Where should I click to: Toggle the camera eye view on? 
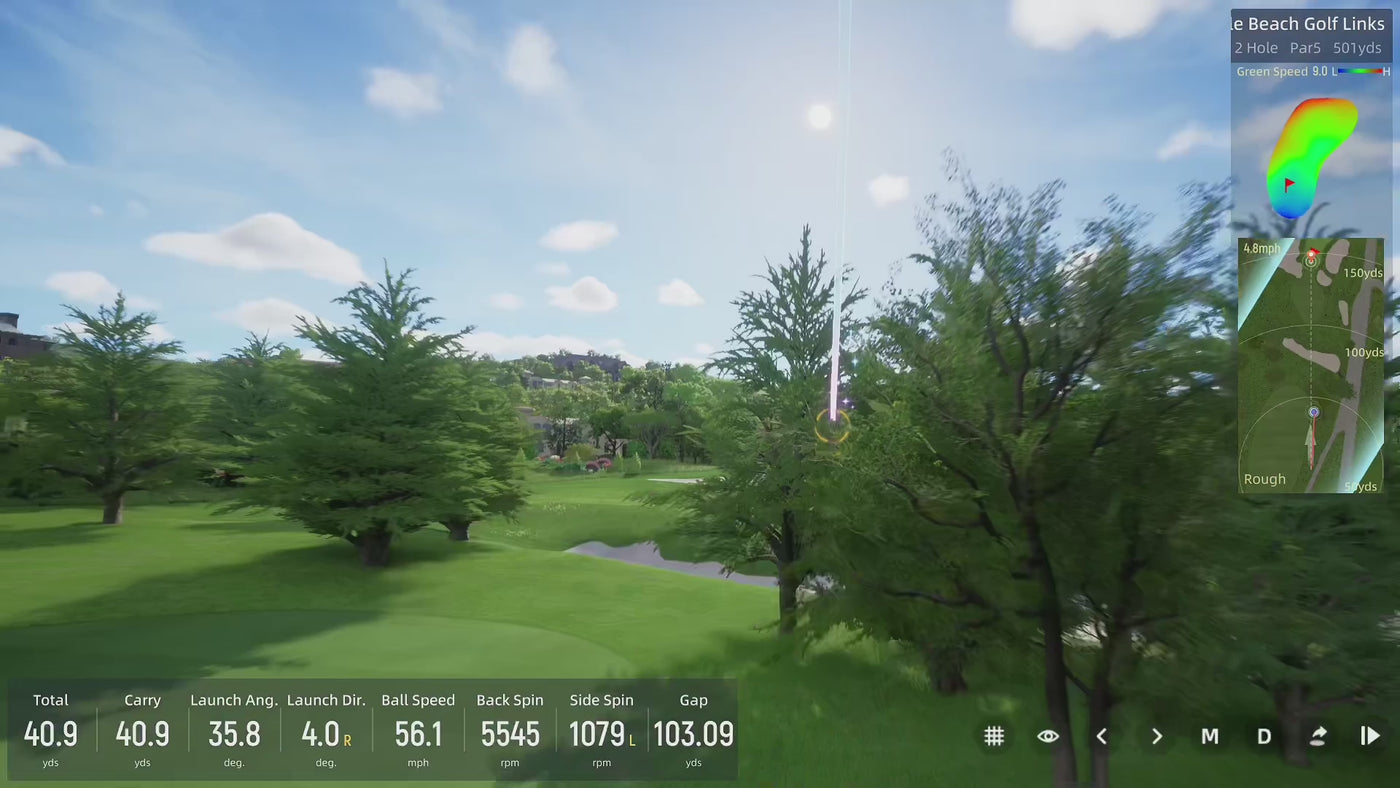pos(1048,735)
